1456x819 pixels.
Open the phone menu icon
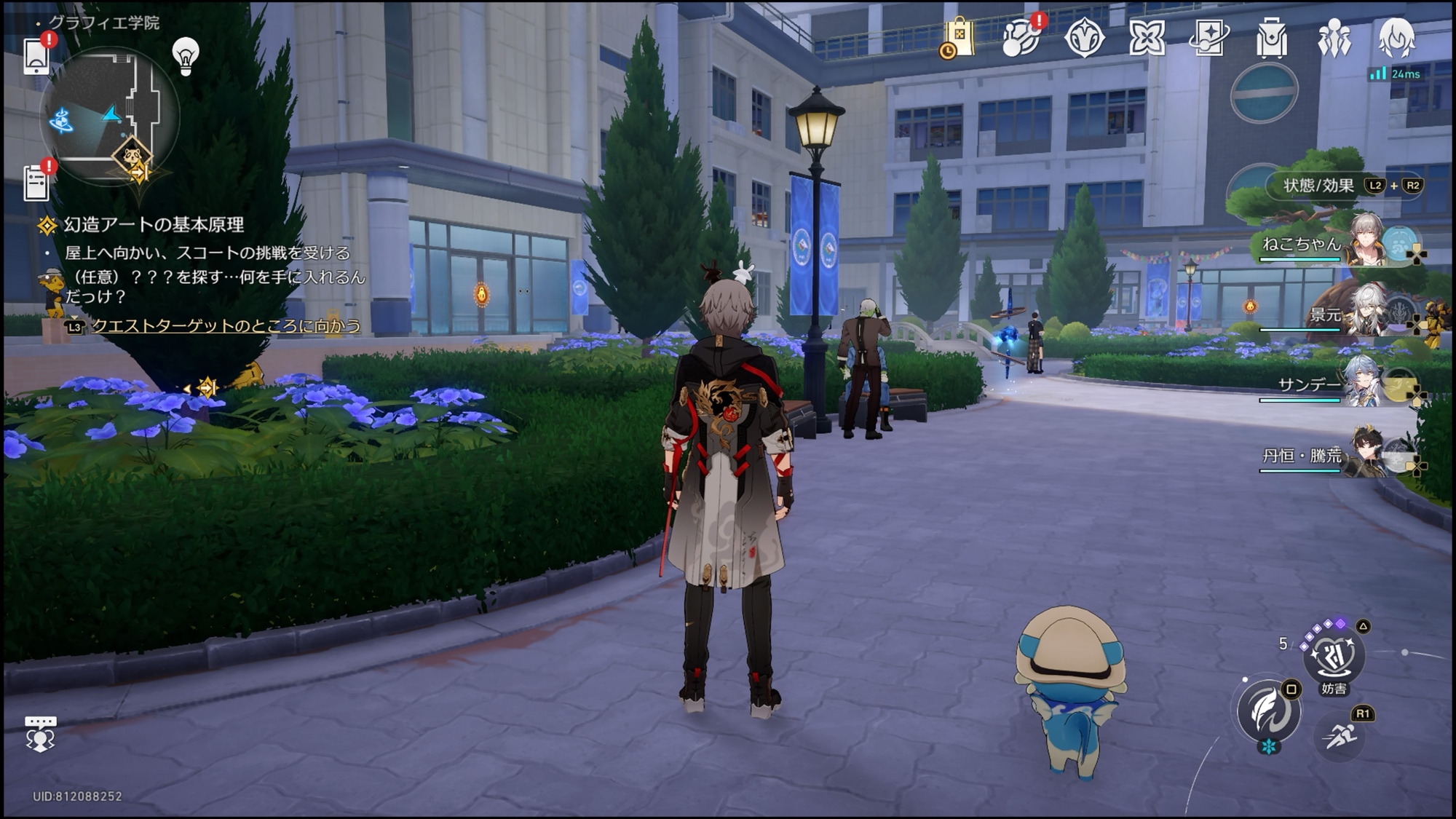(36, 55)
